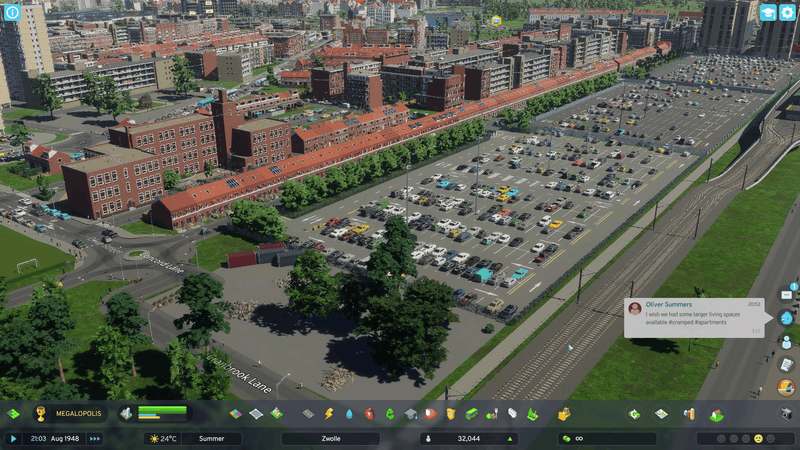The image size is (800, 450).
Task: Open the water droplet services menu
Action: 349,413
